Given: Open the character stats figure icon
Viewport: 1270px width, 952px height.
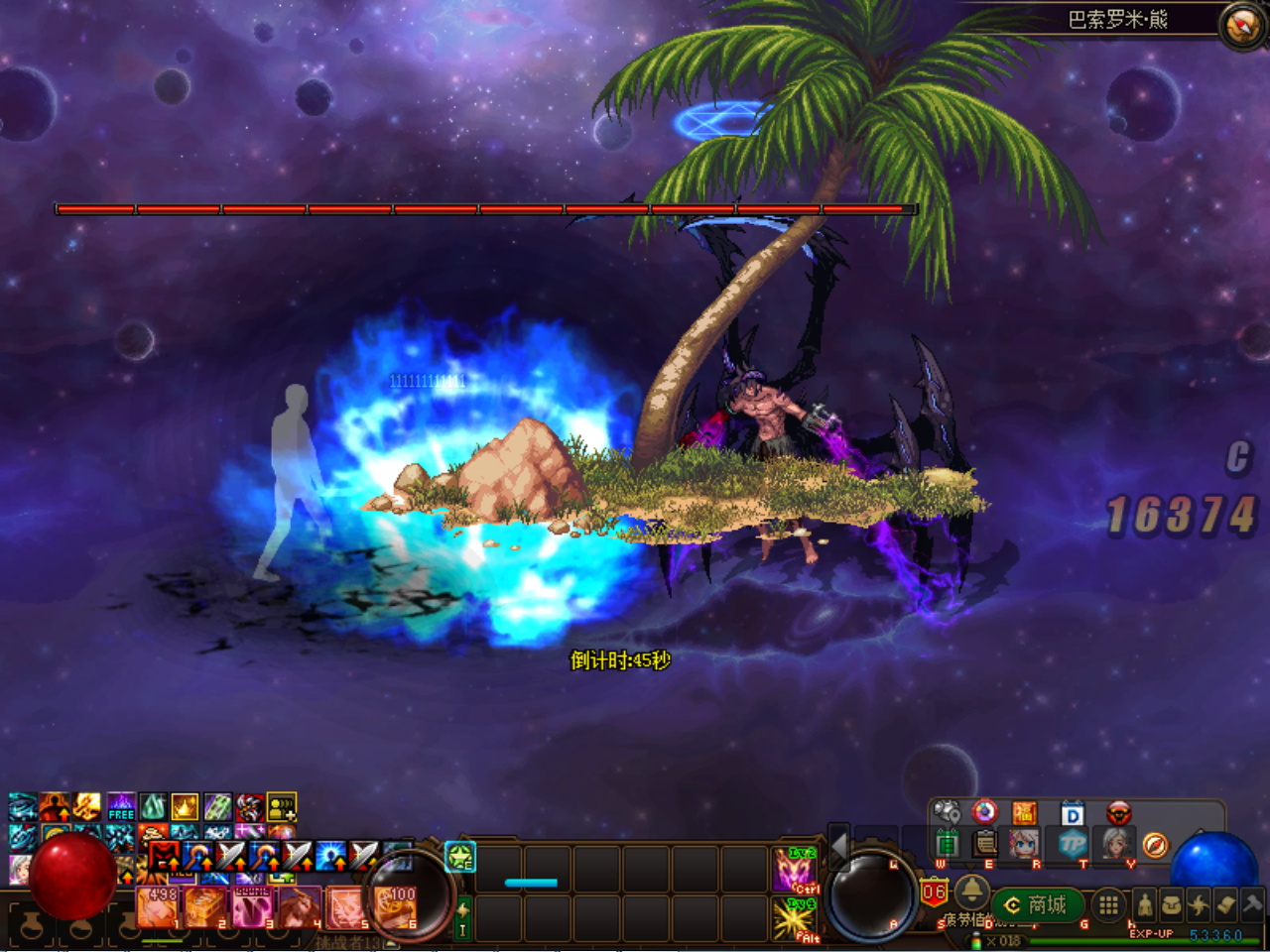Looking at the screenshot, I should click(1146, 904).
